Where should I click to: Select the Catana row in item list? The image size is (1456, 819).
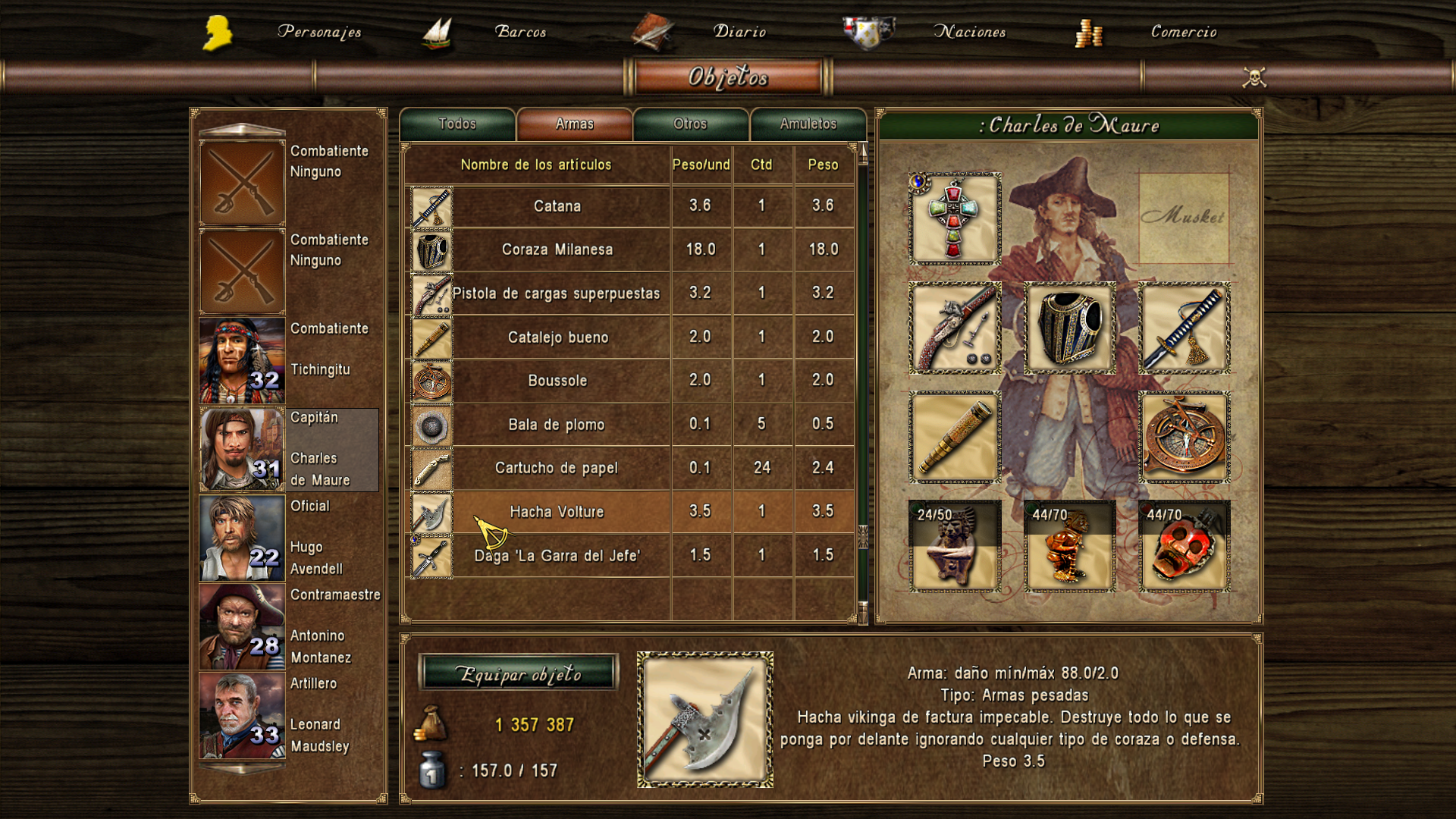[x=557, y=206]
